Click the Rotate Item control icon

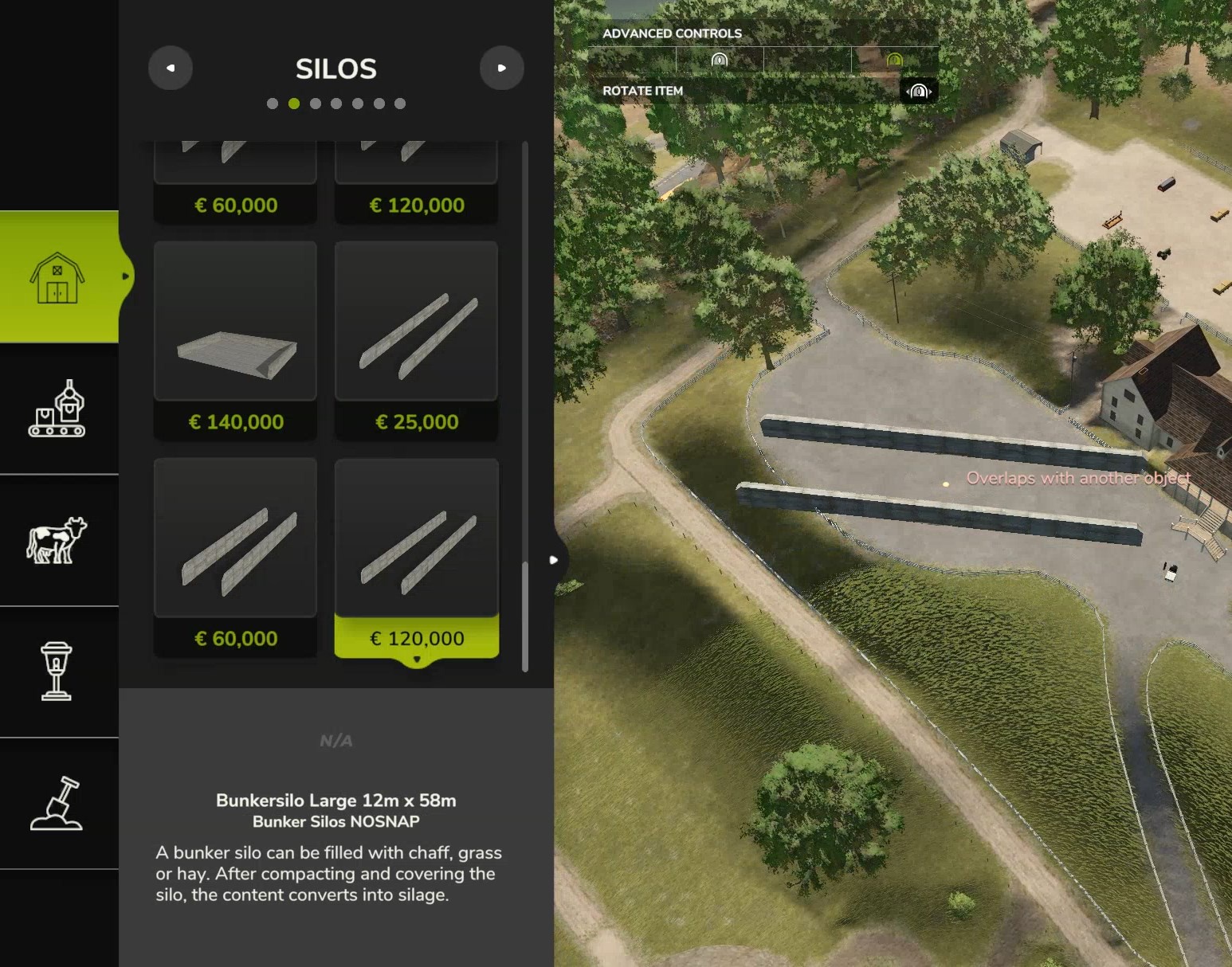click(919, 92)
